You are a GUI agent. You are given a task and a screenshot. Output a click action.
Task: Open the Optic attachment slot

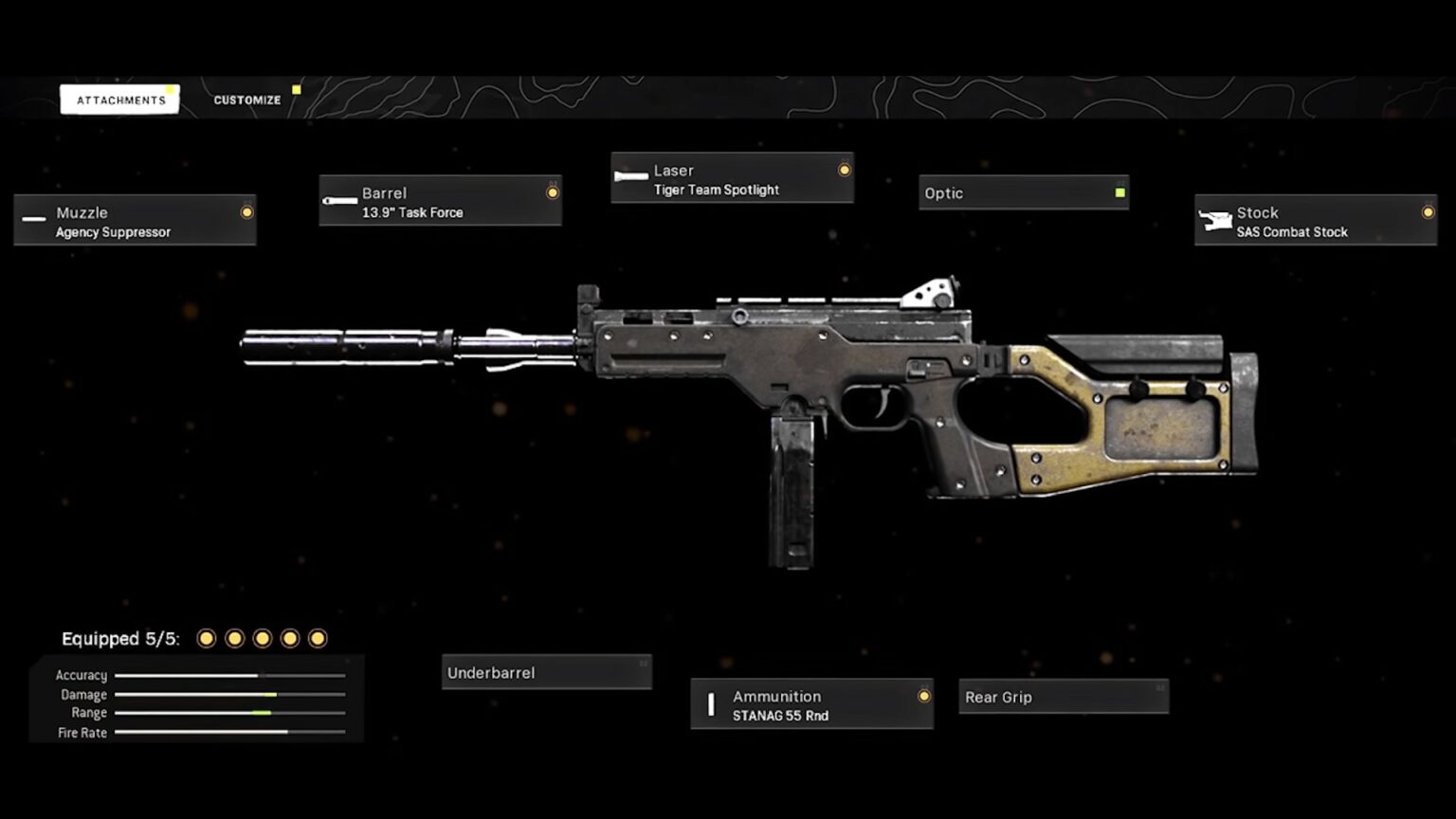(1022, 192)
